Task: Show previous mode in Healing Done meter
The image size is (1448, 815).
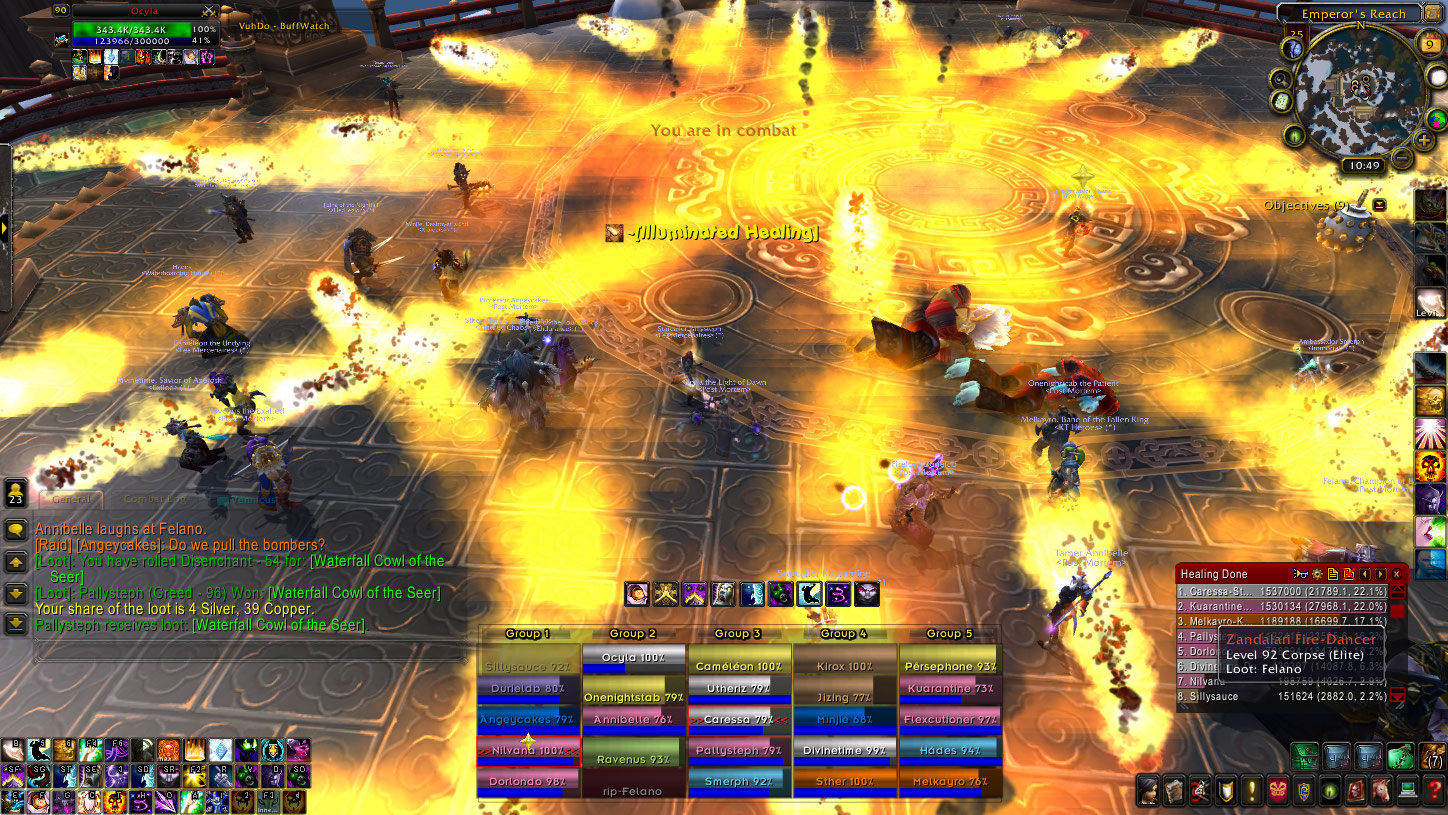Action: [1364, 574]
